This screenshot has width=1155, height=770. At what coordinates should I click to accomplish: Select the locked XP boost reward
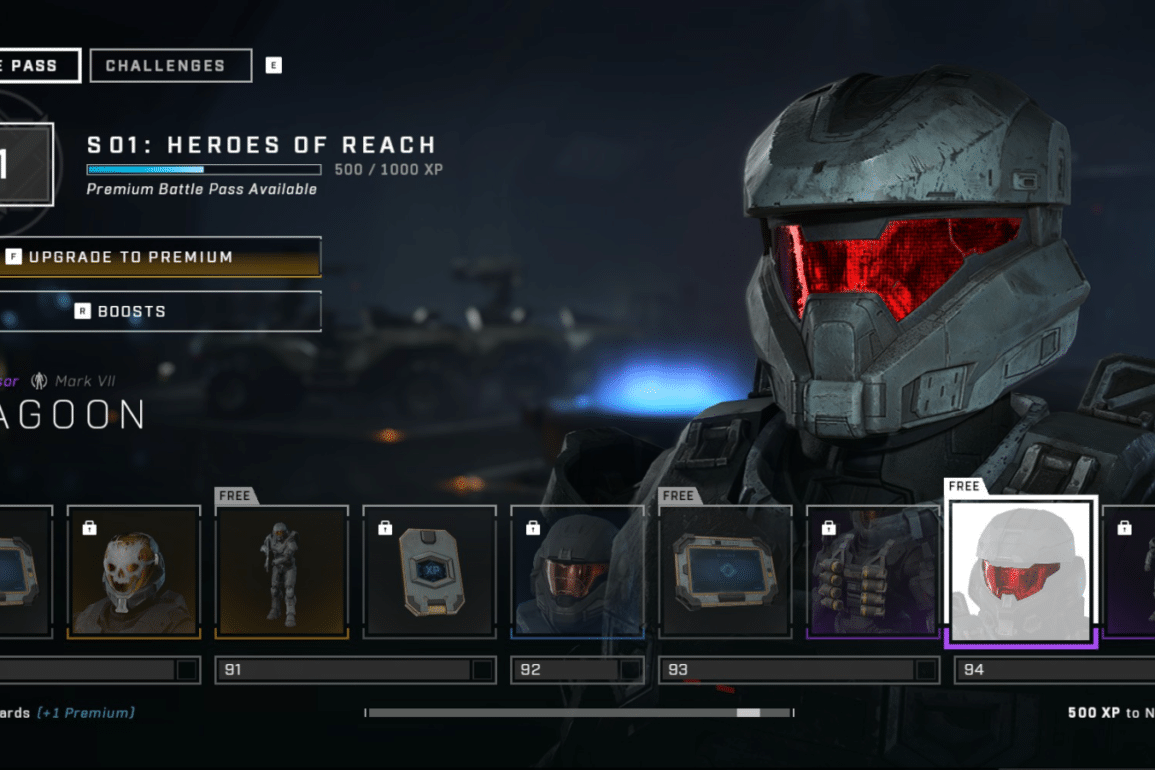[429, 572]
